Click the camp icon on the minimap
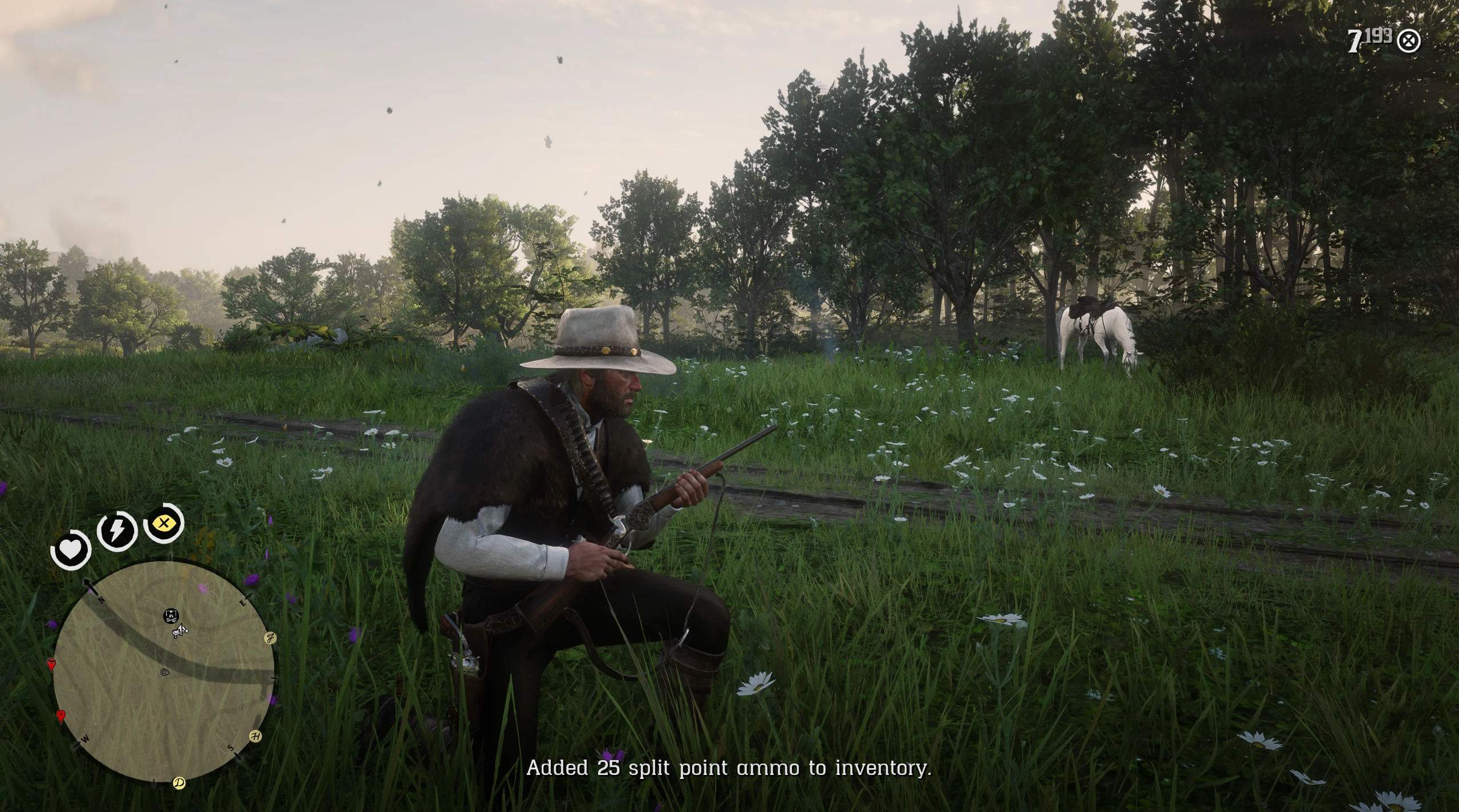Viewport: 1459px width, 812px height. 170,616
